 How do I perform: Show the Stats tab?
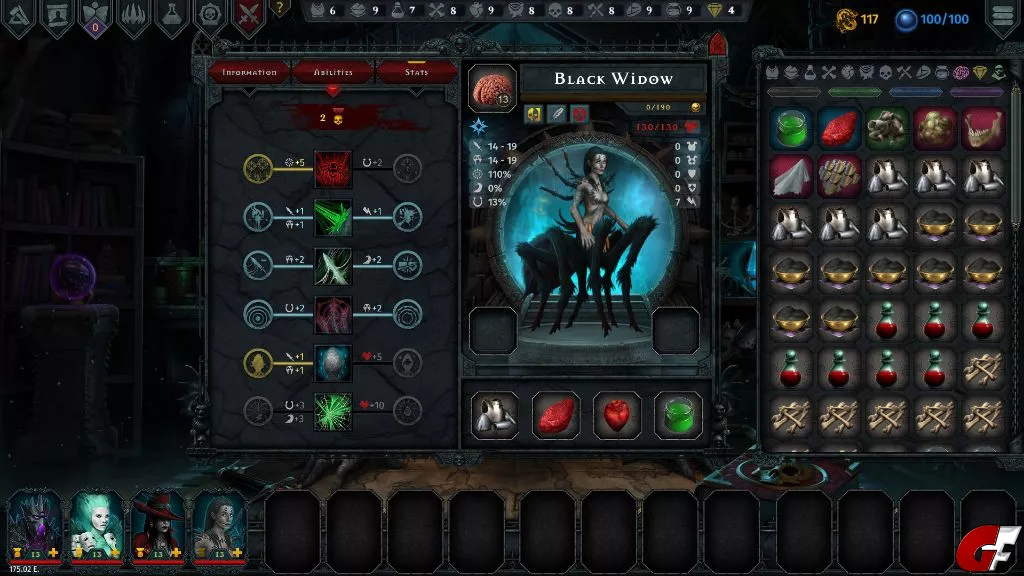coord(416,73)
